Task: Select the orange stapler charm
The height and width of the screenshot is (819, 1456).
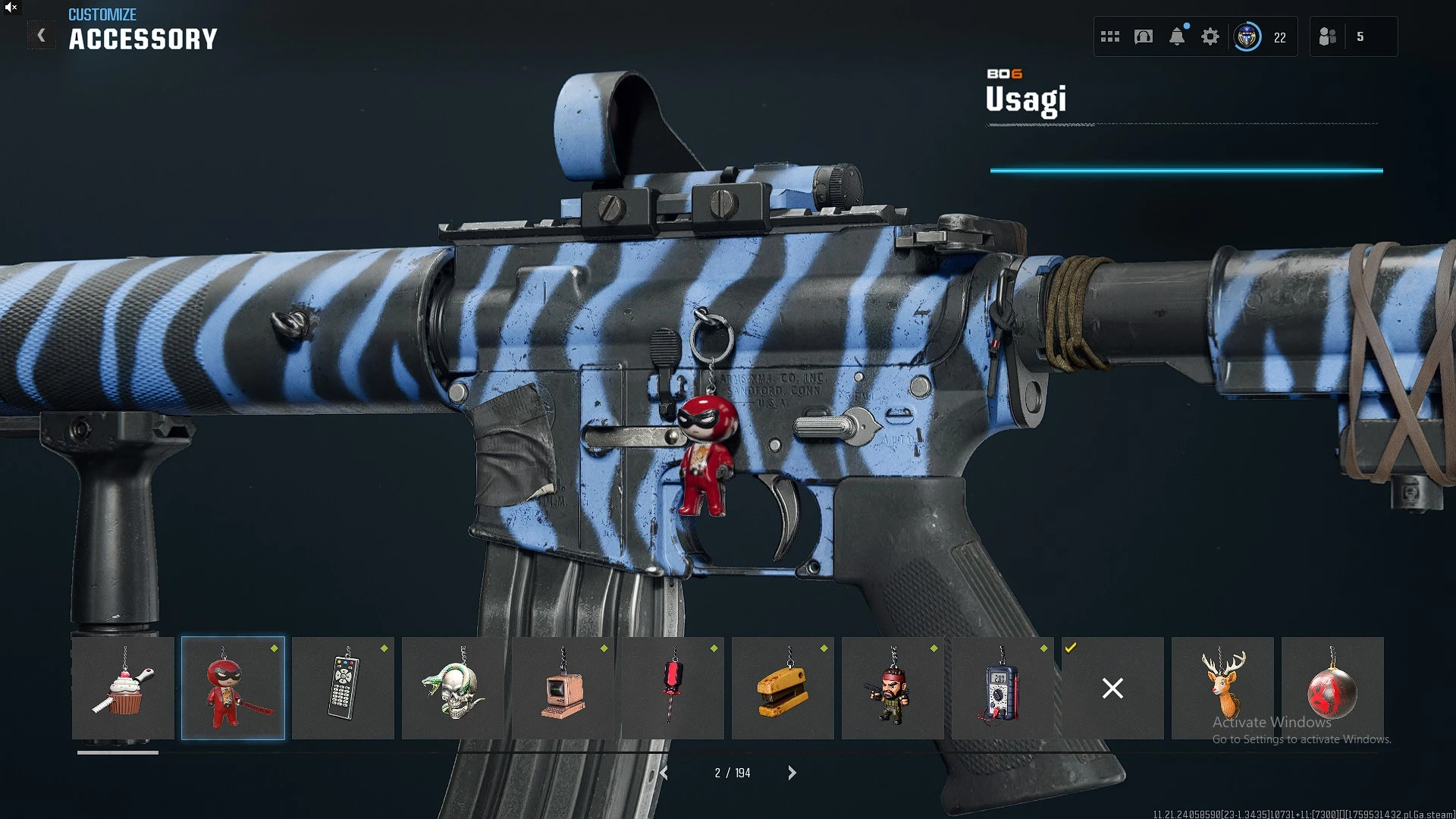Action: coord(783,688)
